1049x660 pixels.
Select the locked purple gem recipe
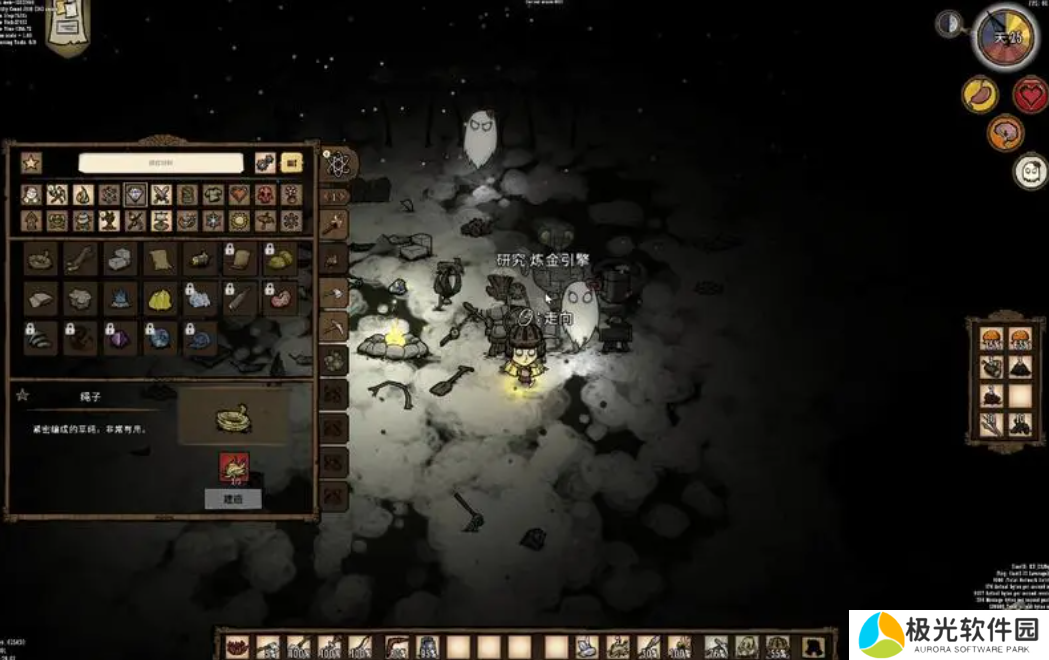[120, 338]
